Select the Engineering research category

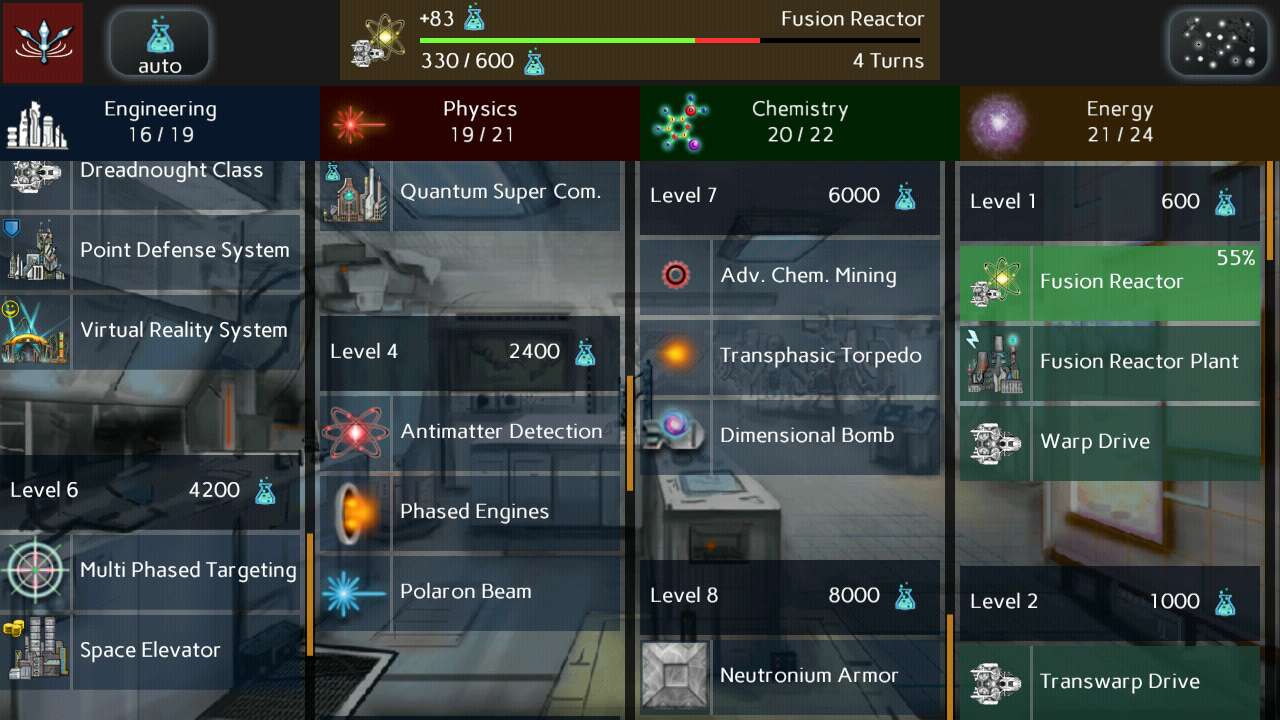[x=160, y=122]
